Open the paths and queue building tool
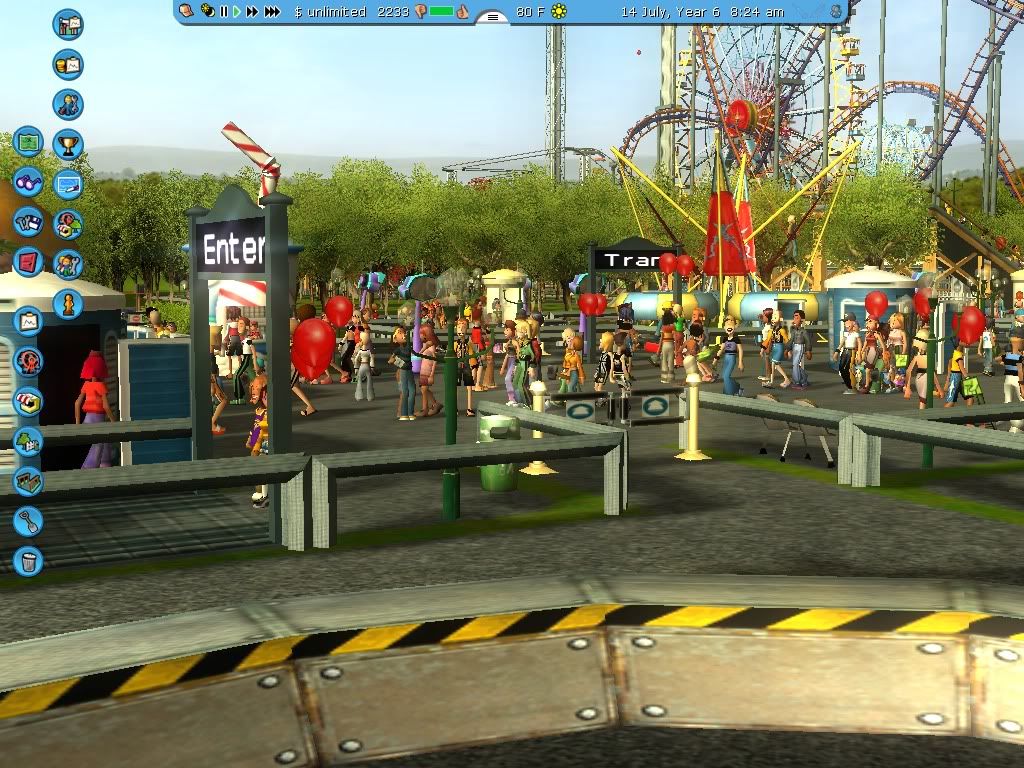 pyautogui.click(x=28, y=481)
